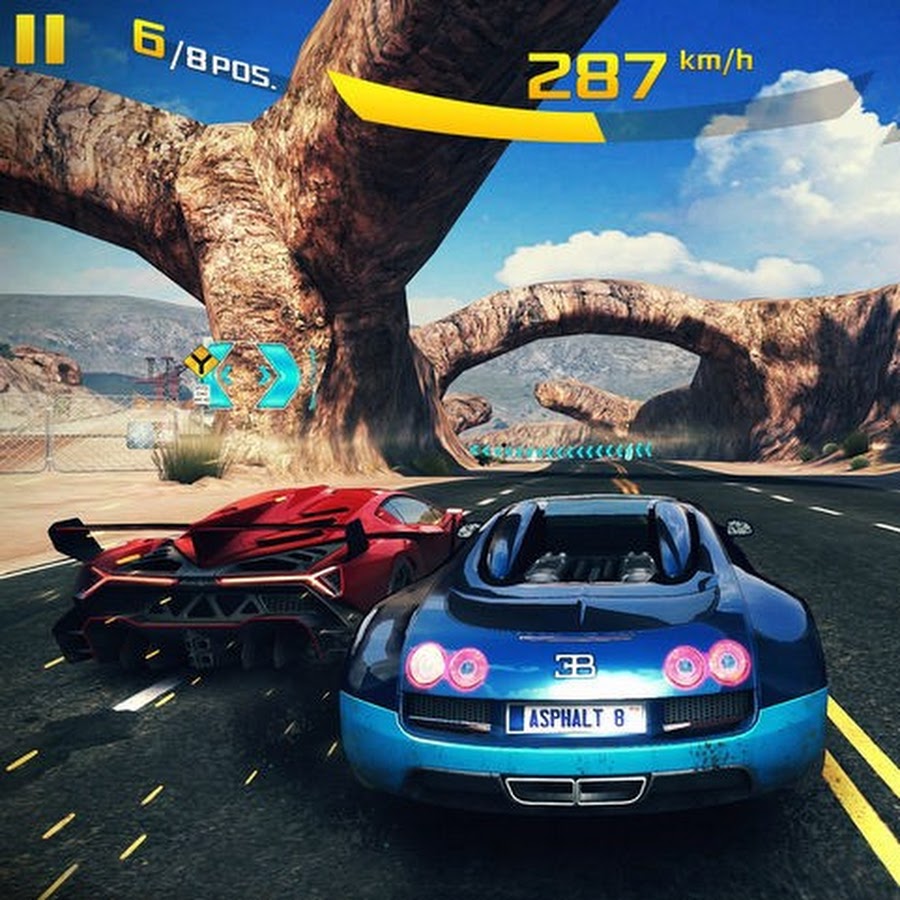Pause the race with the pause button
Viewport: 900px width, 900px height.
[40, 39]
